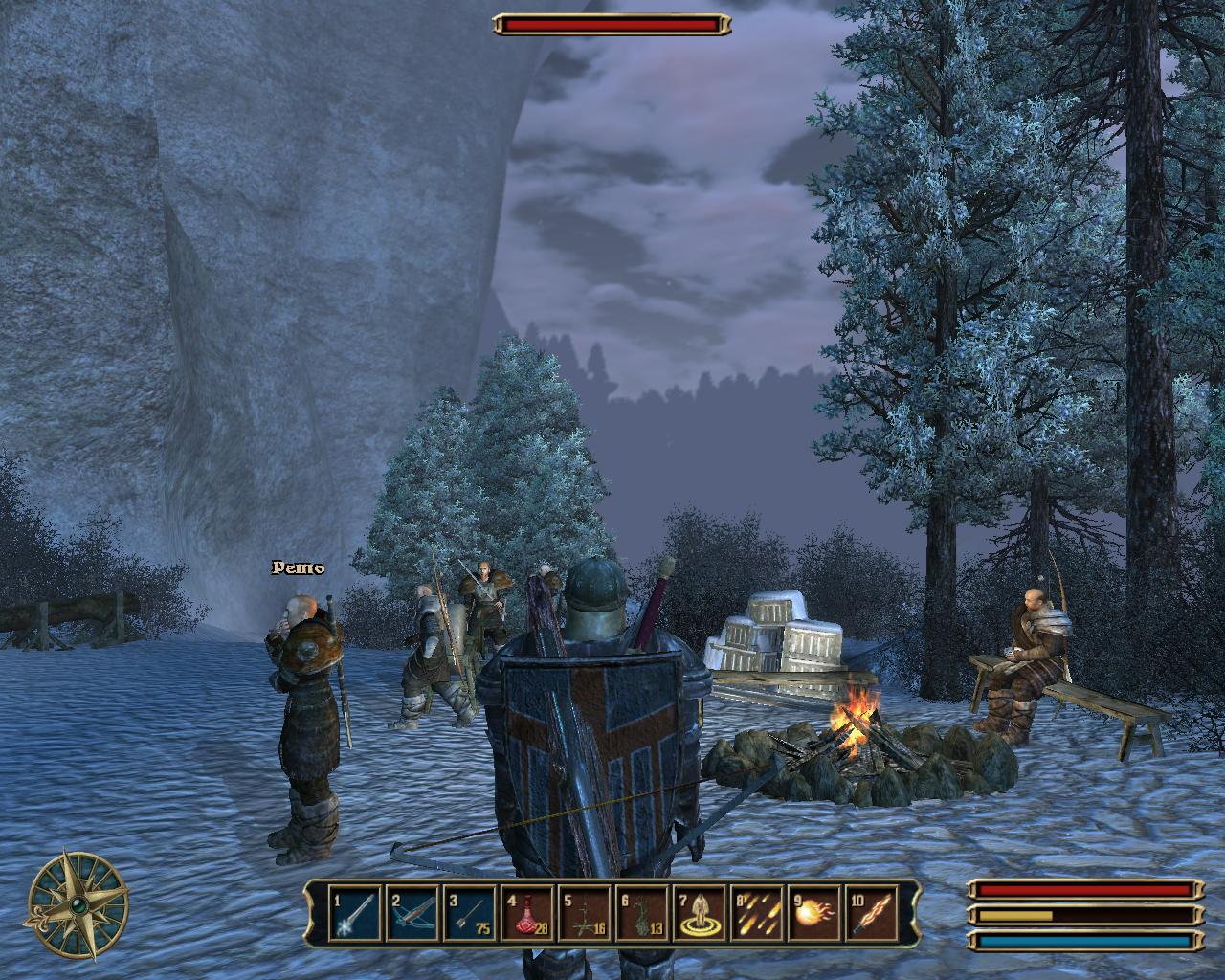Use the herb item in slot 6
The image size is (1225, 980).
tap(640, 913)
